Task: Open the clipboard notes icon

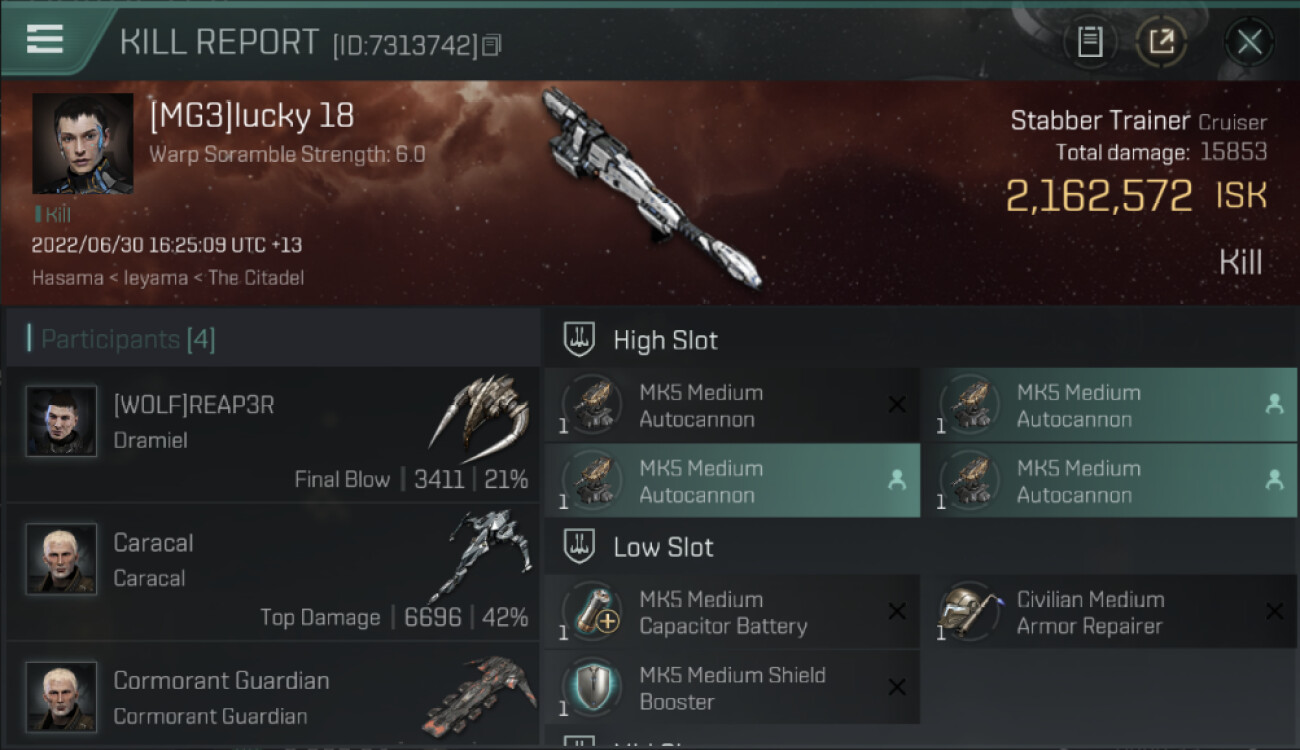Action: click(1090, 42)
